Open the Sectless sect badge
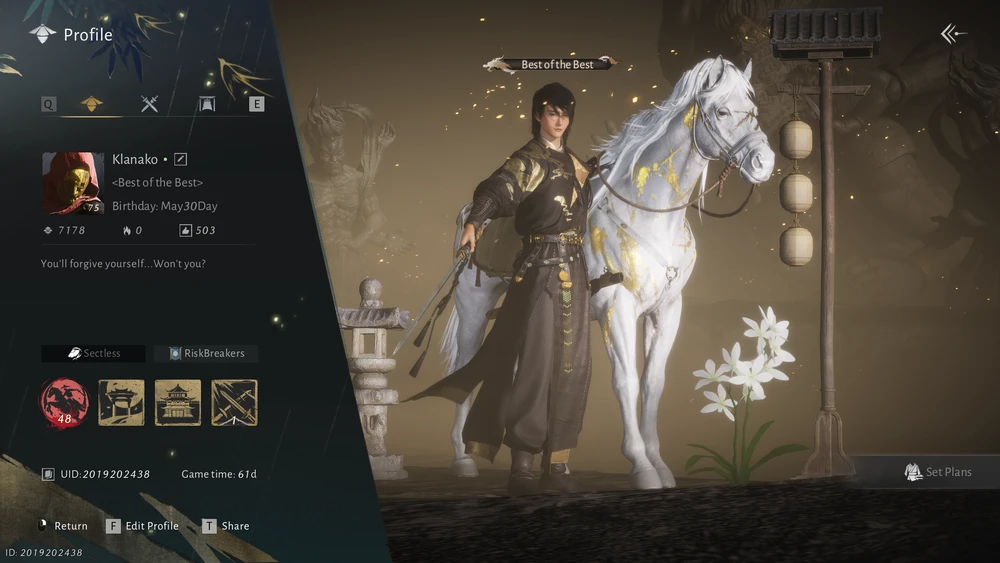 click(93, 353)
